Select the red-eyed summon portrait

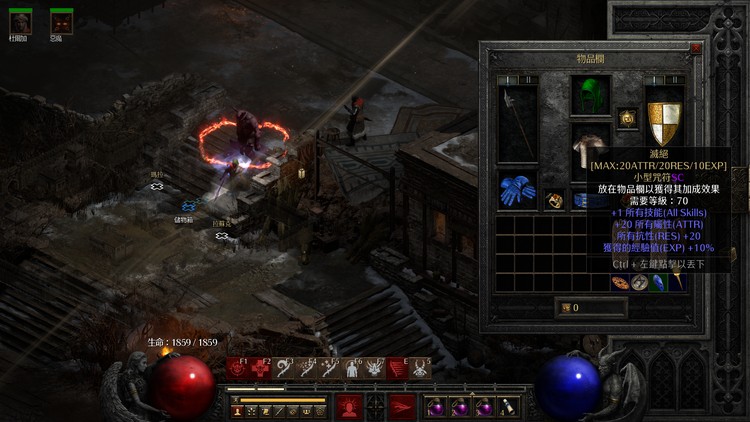click(62, 22)
